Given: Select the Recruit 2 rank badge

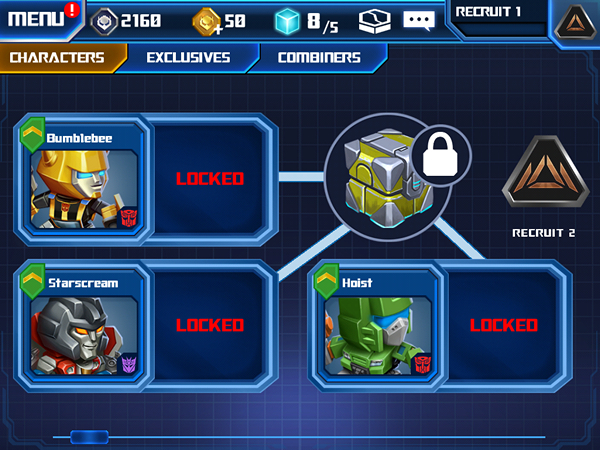Looking at the screenshot, I should (x=543, y=178).
